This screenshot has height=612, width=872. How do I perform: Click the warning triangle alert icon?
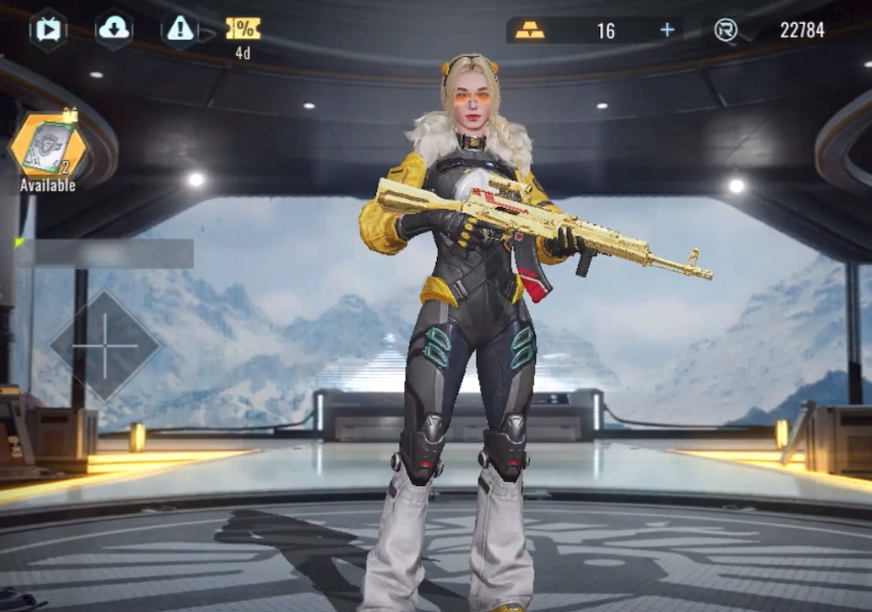click(x=180, y=30)
